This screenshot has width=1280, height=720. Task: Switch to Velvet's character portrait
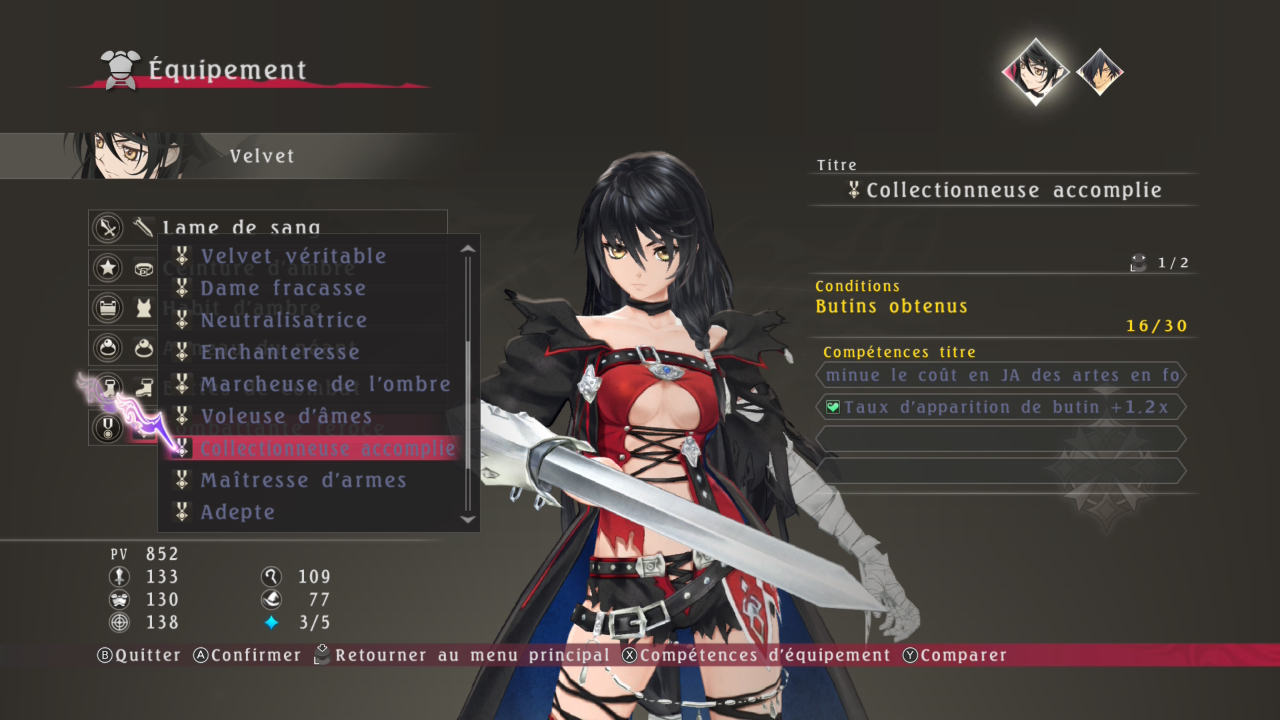coord(1035,71)
